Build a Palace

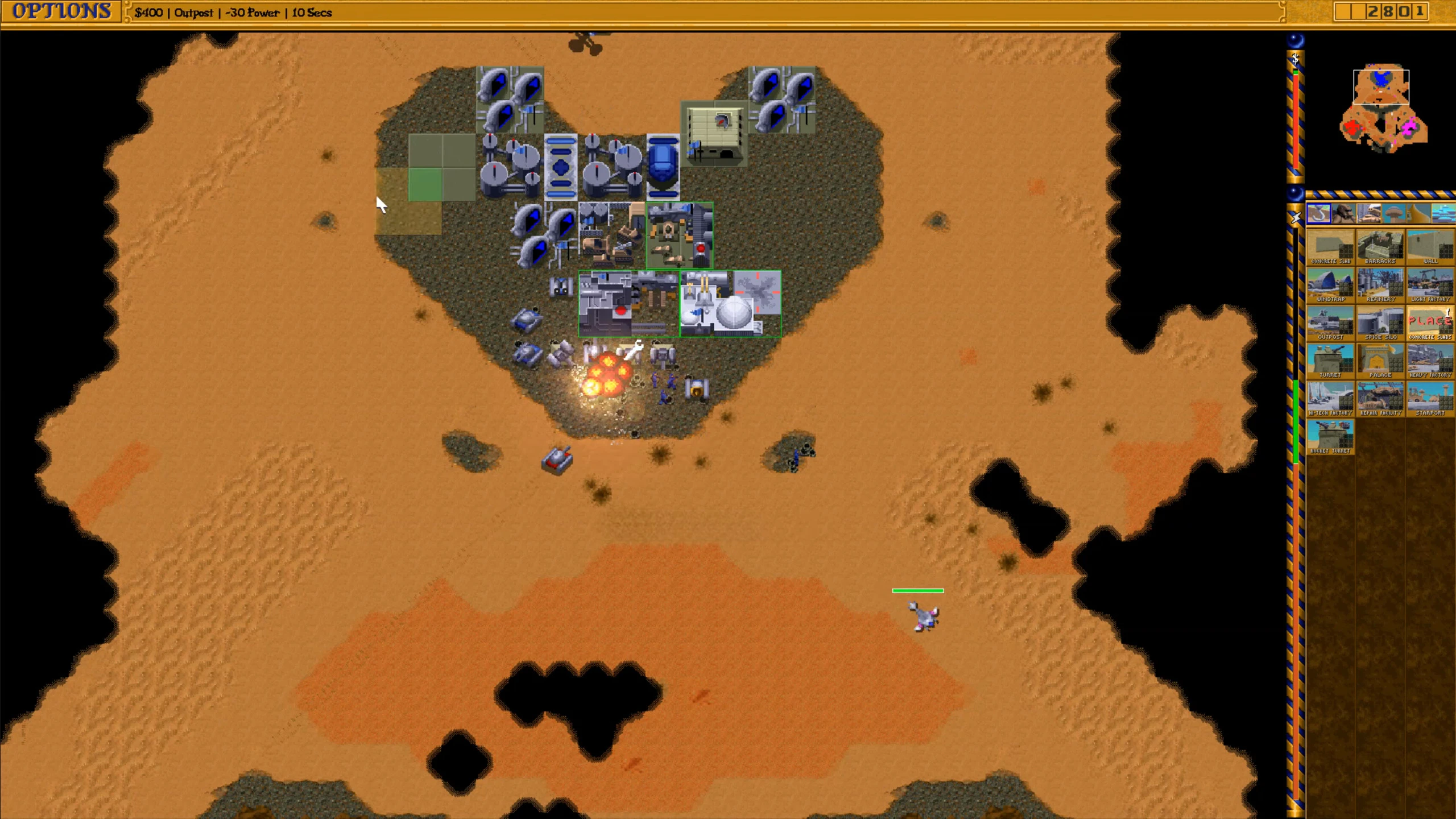tap(1380, 361)
